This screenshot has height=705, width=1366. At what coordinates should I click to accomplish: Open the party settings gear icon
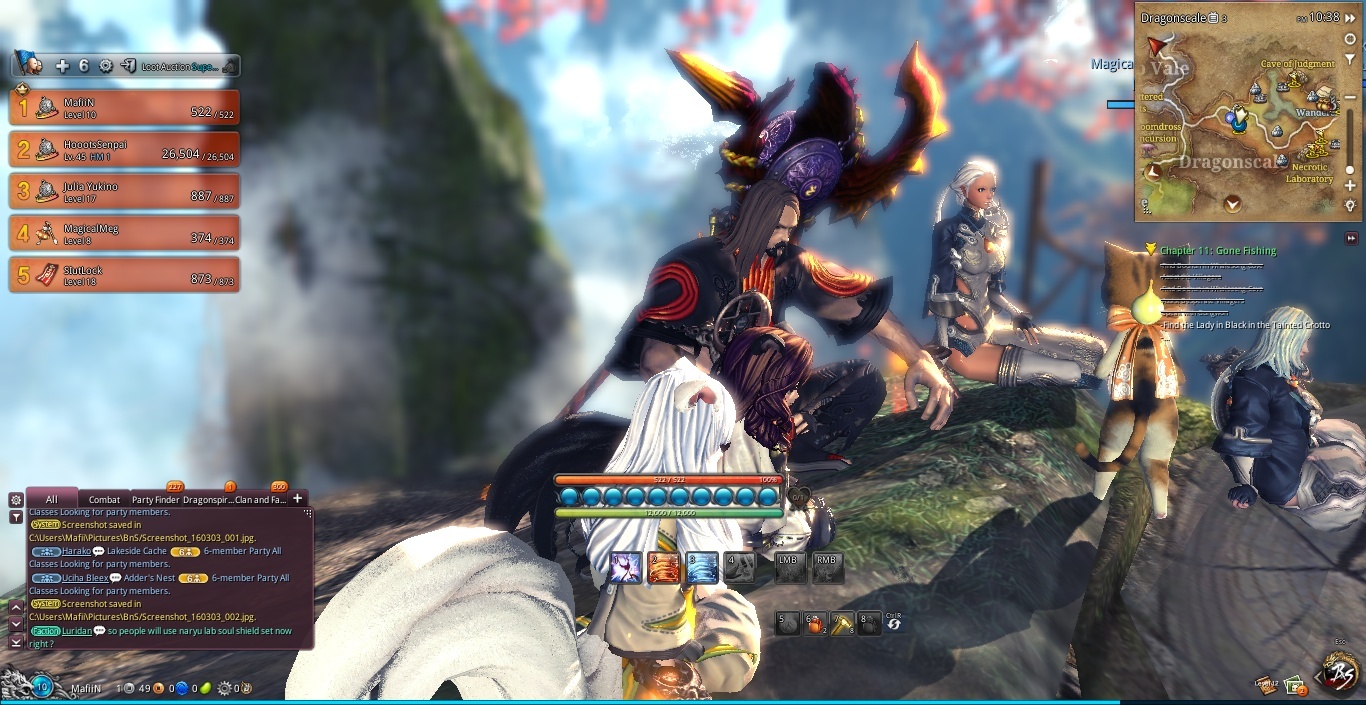(106, 66)
